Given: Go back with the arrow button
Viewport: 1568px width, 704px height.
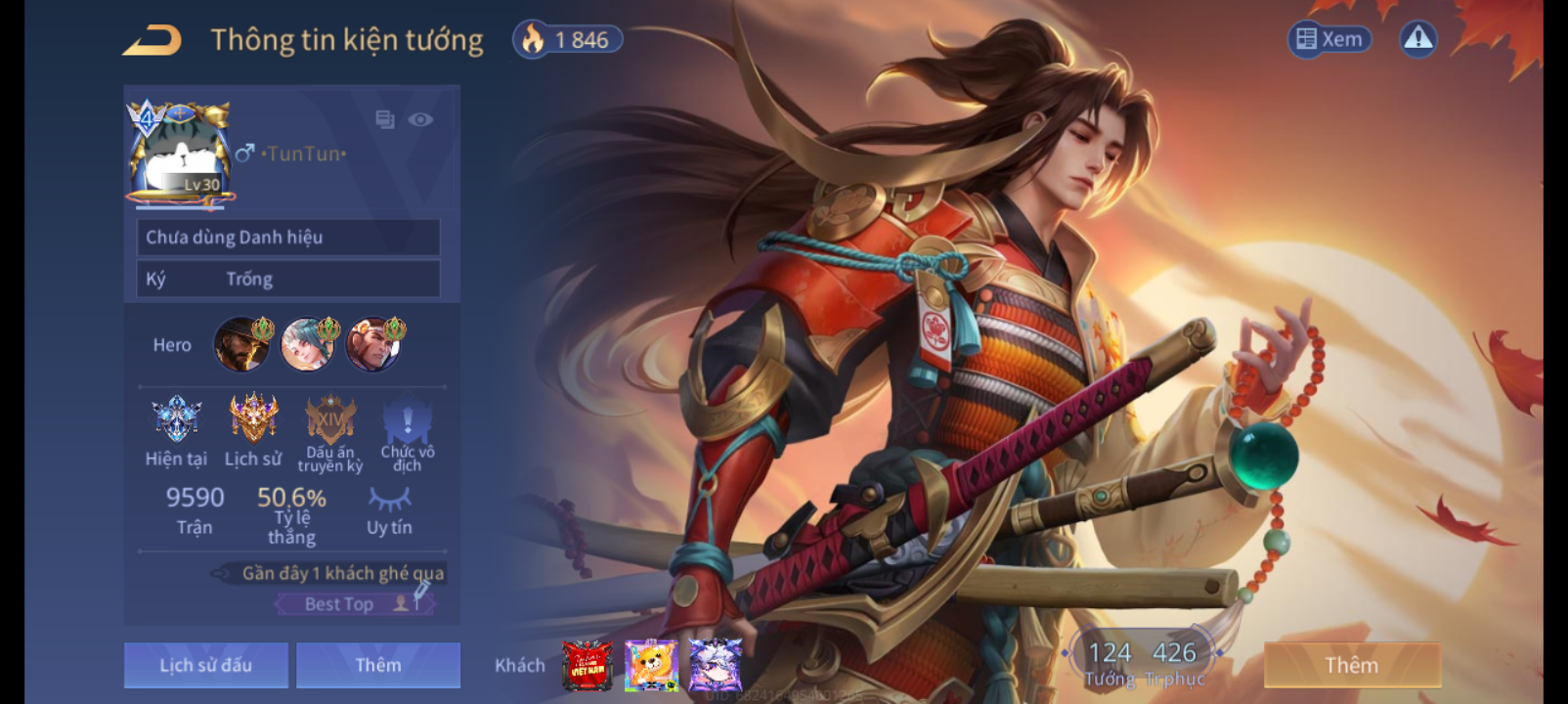Looking at the screenshot, I should [x=152, y=41].
